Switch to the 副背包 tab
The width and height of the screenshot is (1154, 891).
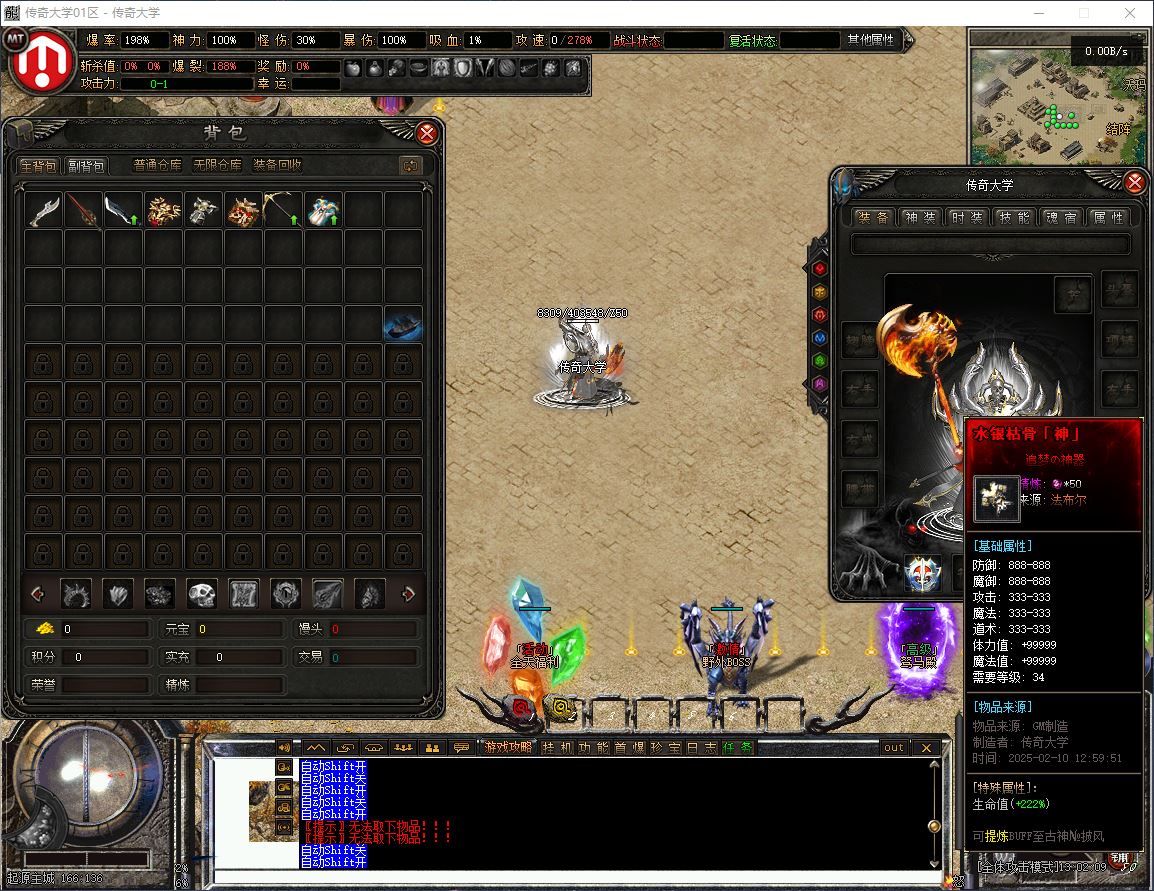point(86,165)
